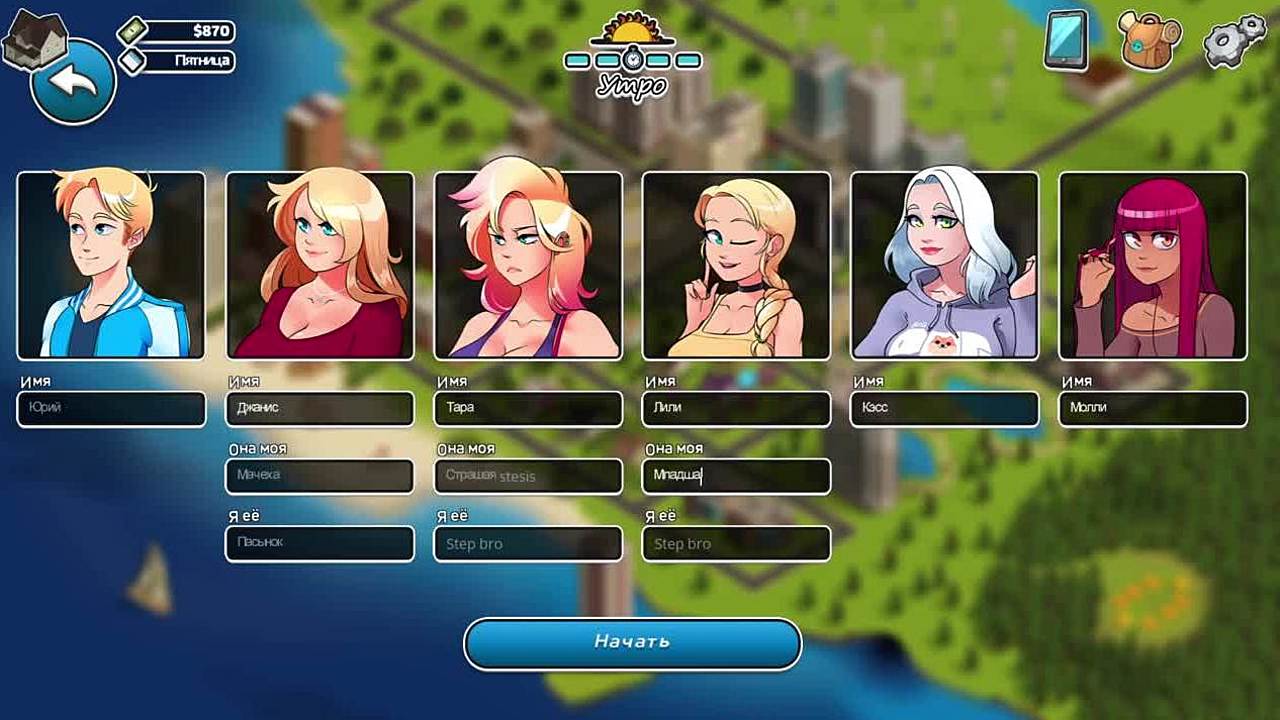
Task: Edit the name field containing Джанис
Action: [x=320, y=409]
